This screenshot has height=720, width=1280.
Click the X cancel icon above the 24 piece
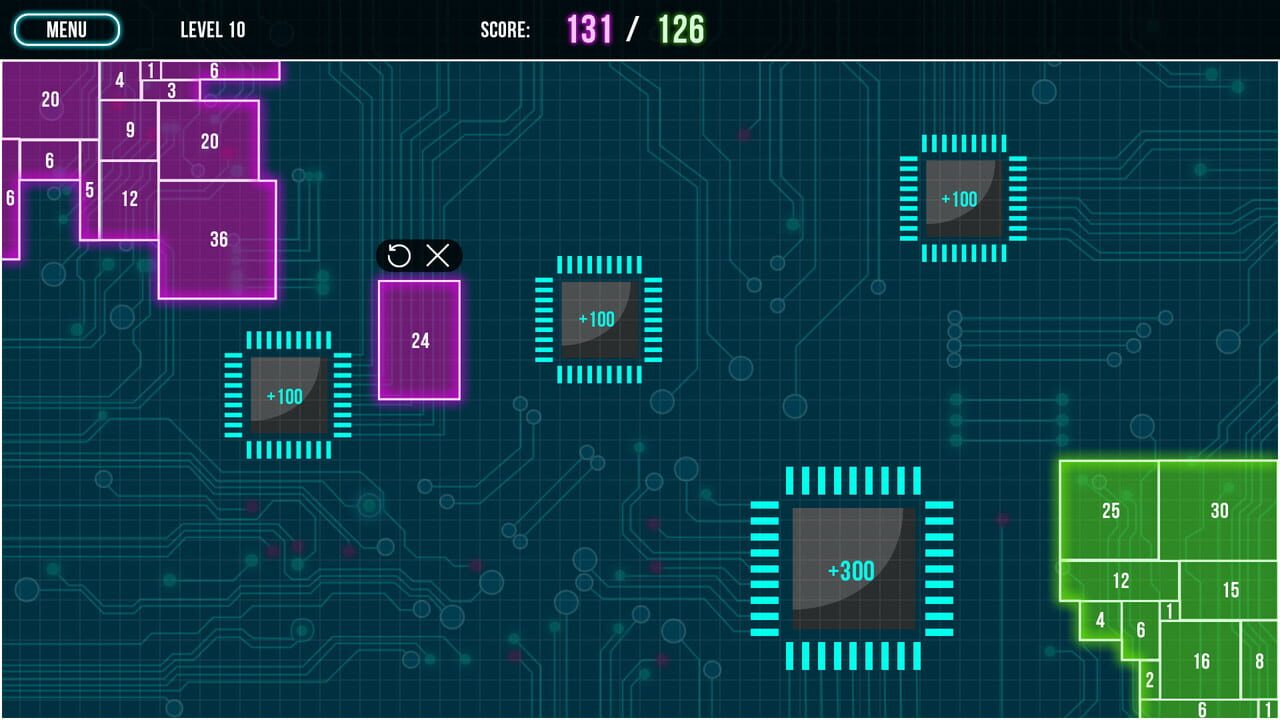point(437,257)
